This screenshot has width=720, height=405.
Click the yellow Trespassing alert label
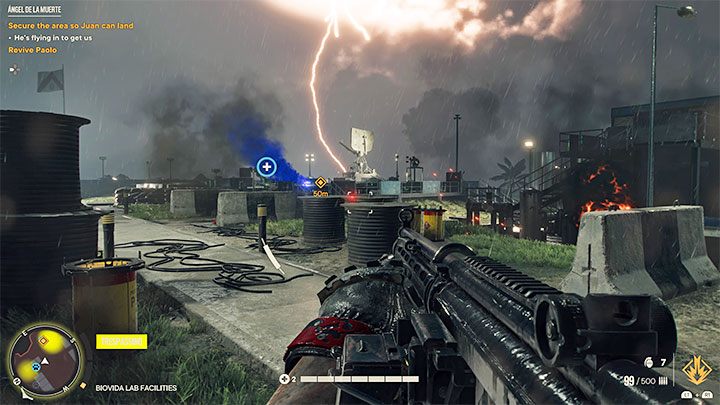point(121,341)
